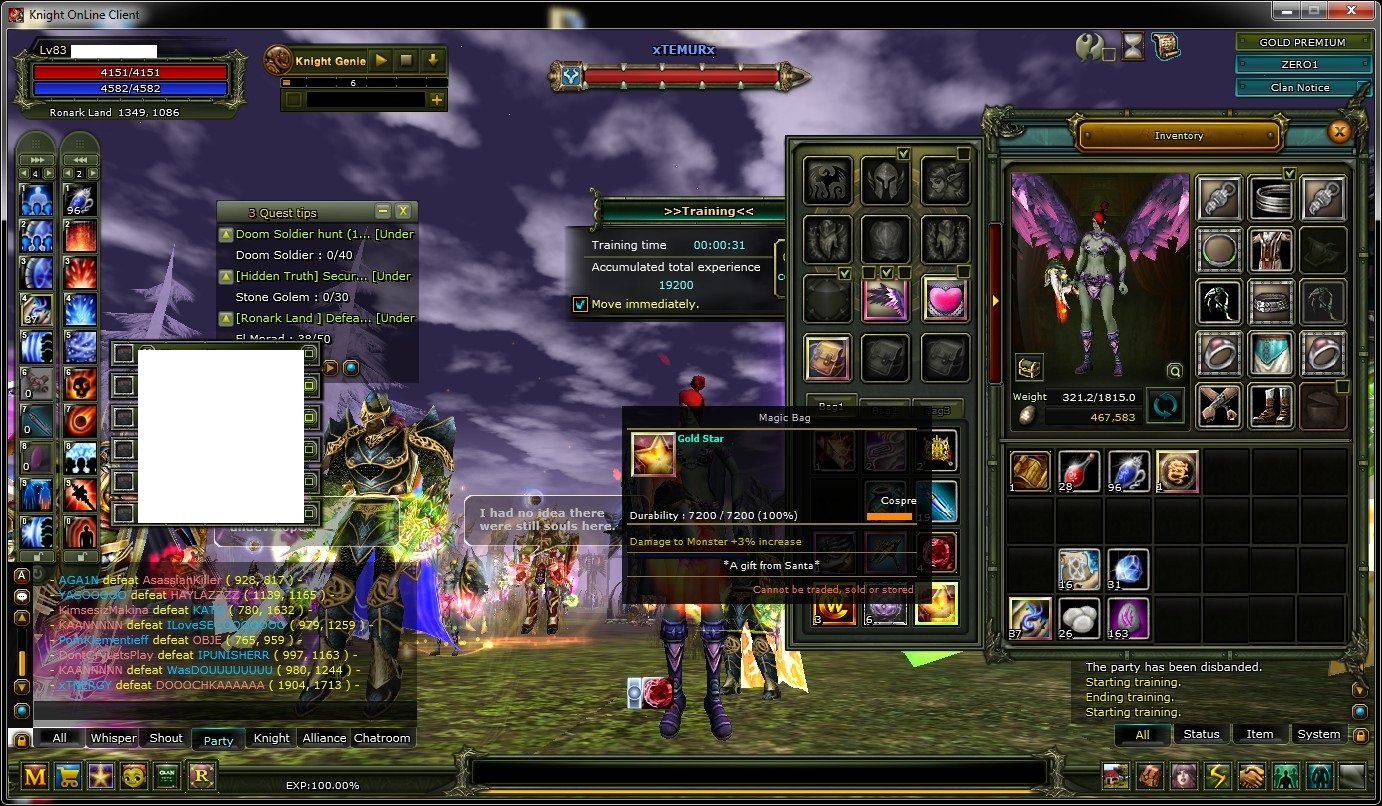Click the yellow M menu icon
Image resolution: width=1382 pixels, height=806 pixels.
click(x=36, y=776)
